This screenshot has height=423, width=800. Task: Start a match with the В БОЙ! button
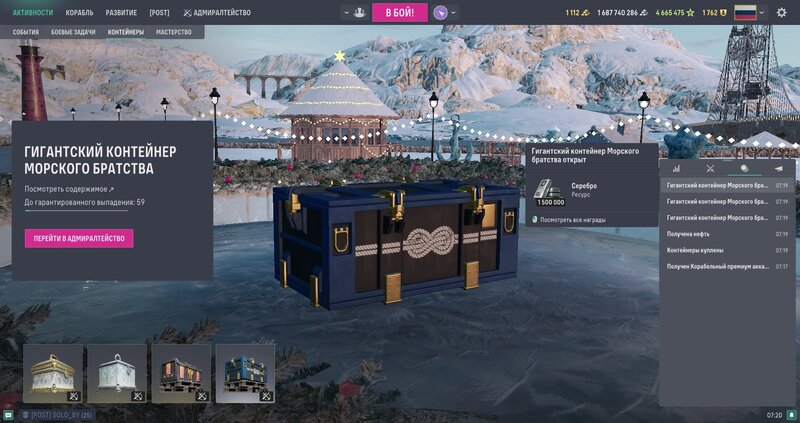click(400, 13)
